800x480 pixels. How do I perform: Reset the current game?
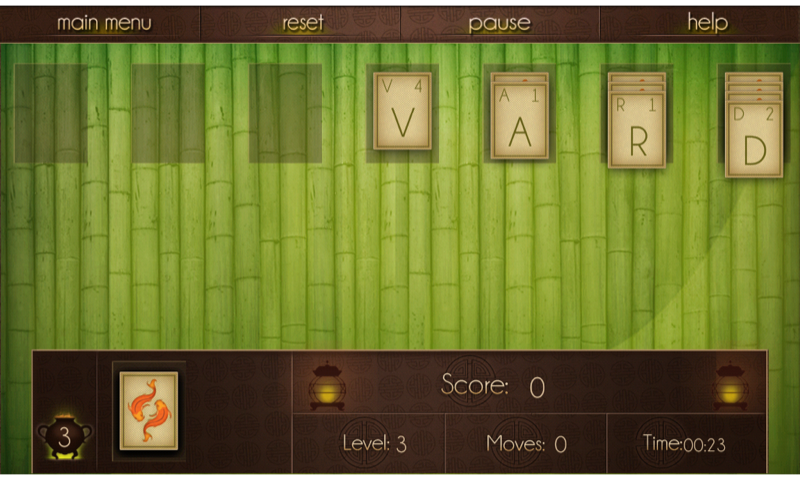[303, 22]
